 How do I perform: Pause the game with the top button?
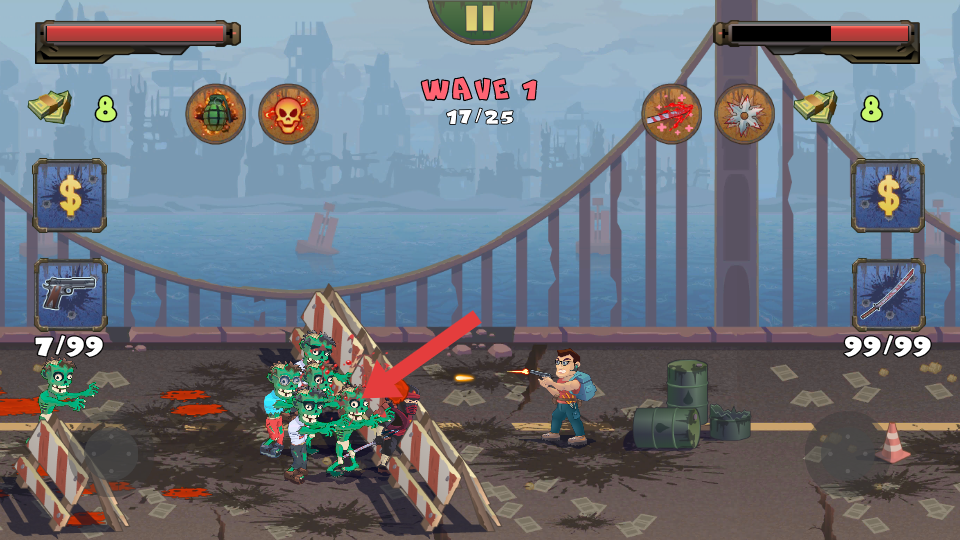coord(480,17)
